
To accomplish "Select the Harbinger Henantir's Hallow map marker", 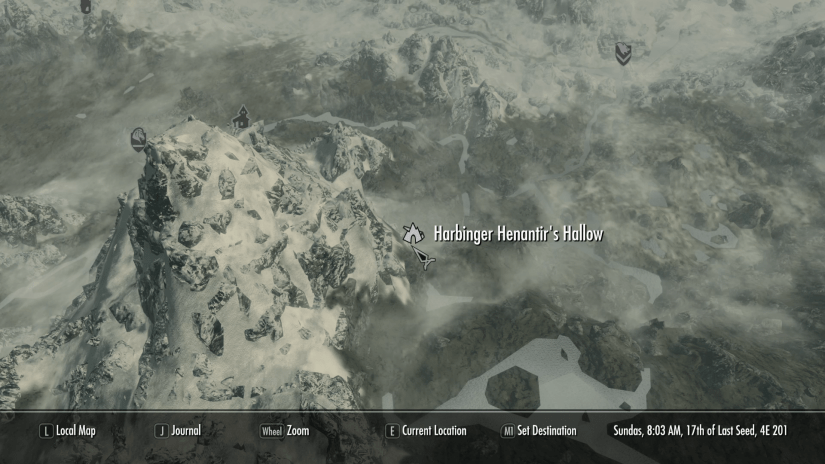I will click(x=411, y=234).
